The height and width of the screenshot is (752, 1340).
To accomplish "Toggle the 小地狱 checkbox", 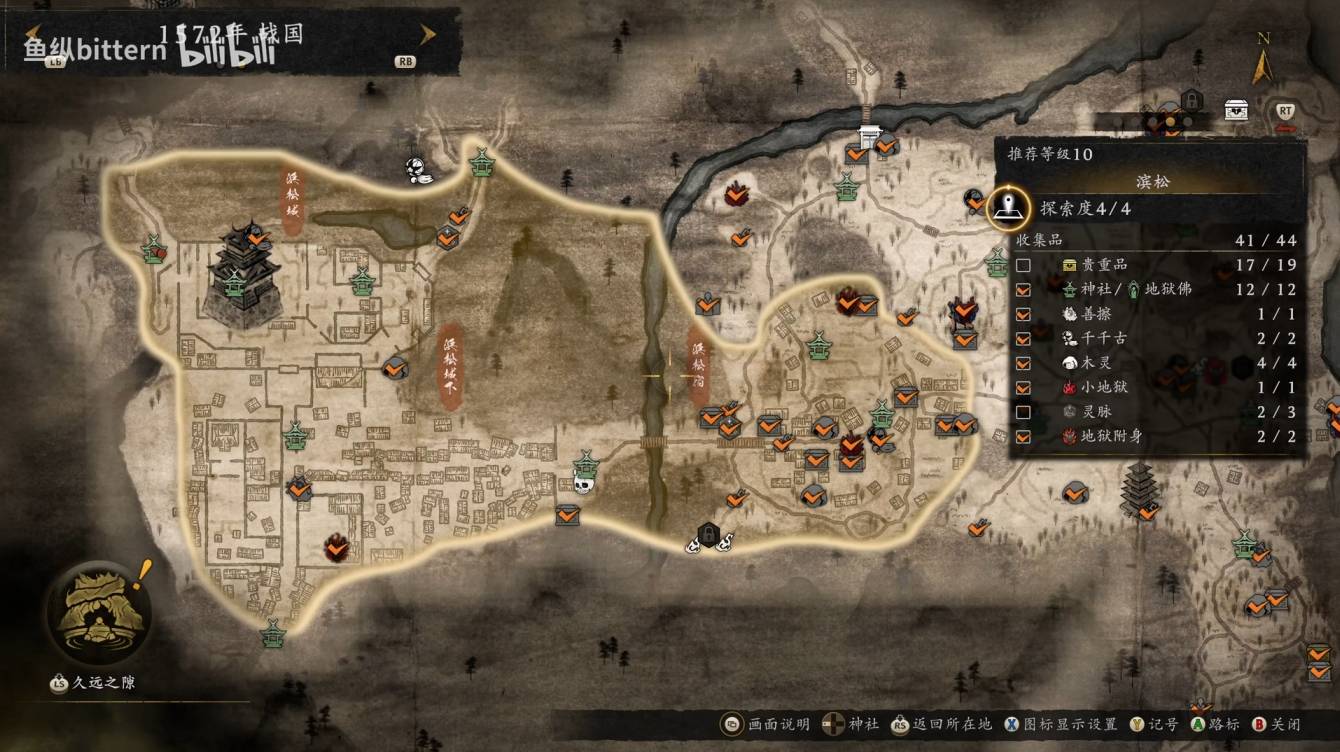I will [x=1023, y=387].
